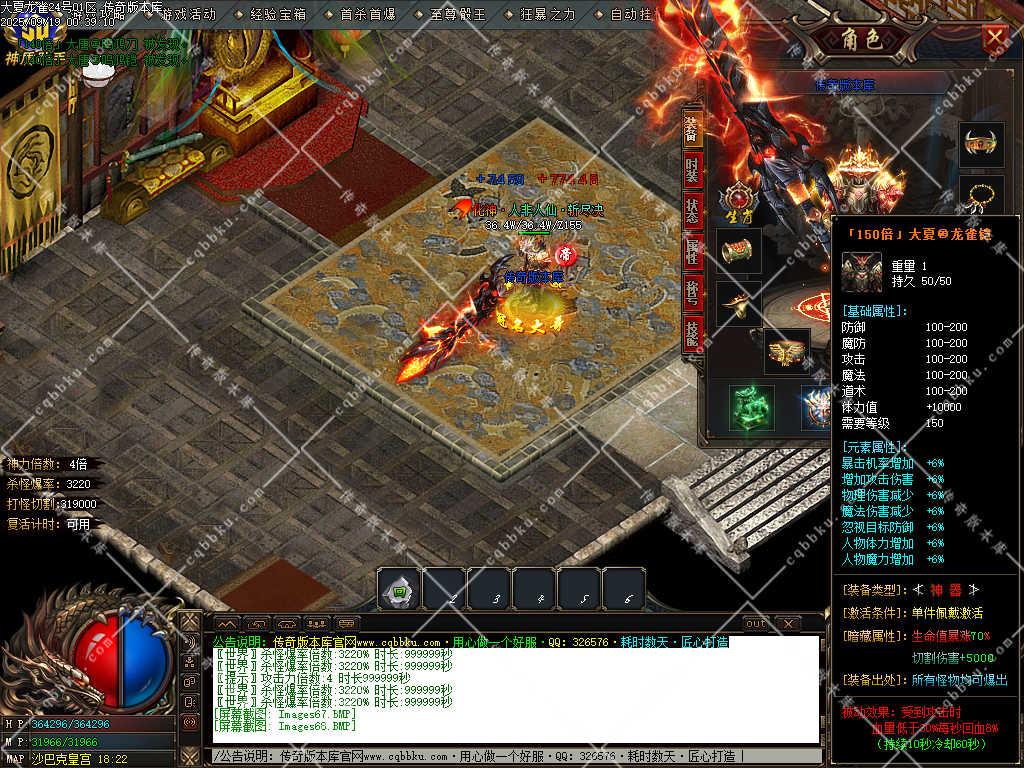This screenshot has height=768, width=1024.
Task: Use the item in hotbar slot one
Action: tap(398, 590)
